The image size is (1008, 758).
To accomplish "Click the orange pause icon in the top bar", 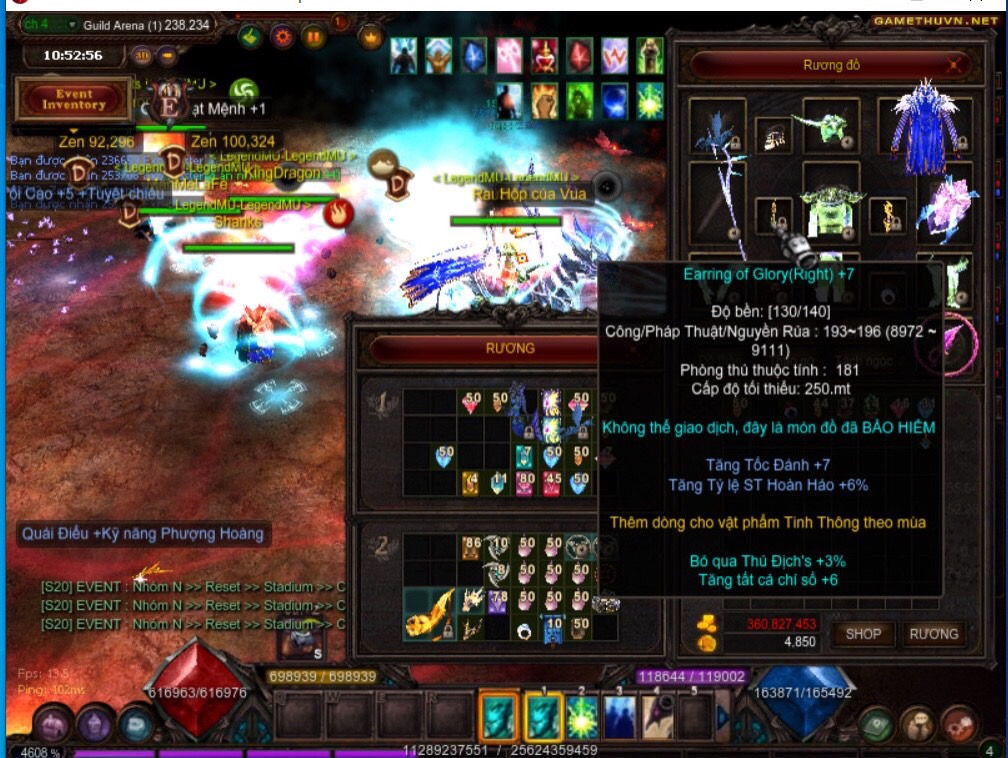I will click(x=314, y=37).
